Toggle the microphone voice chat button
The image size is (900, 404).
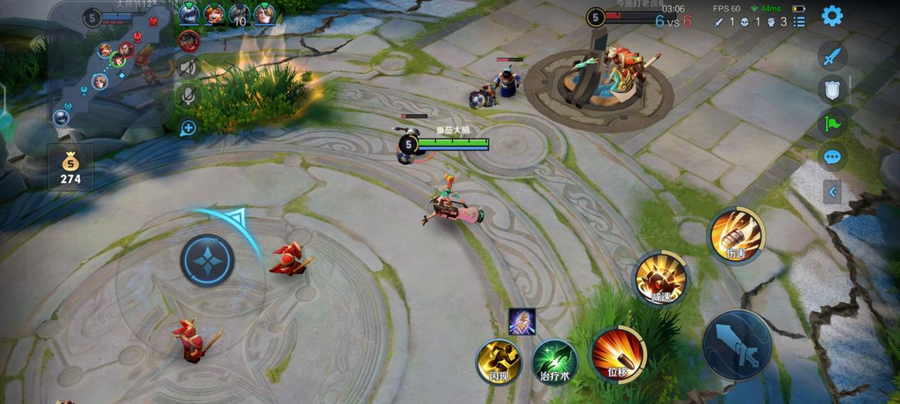coord(188,96)
